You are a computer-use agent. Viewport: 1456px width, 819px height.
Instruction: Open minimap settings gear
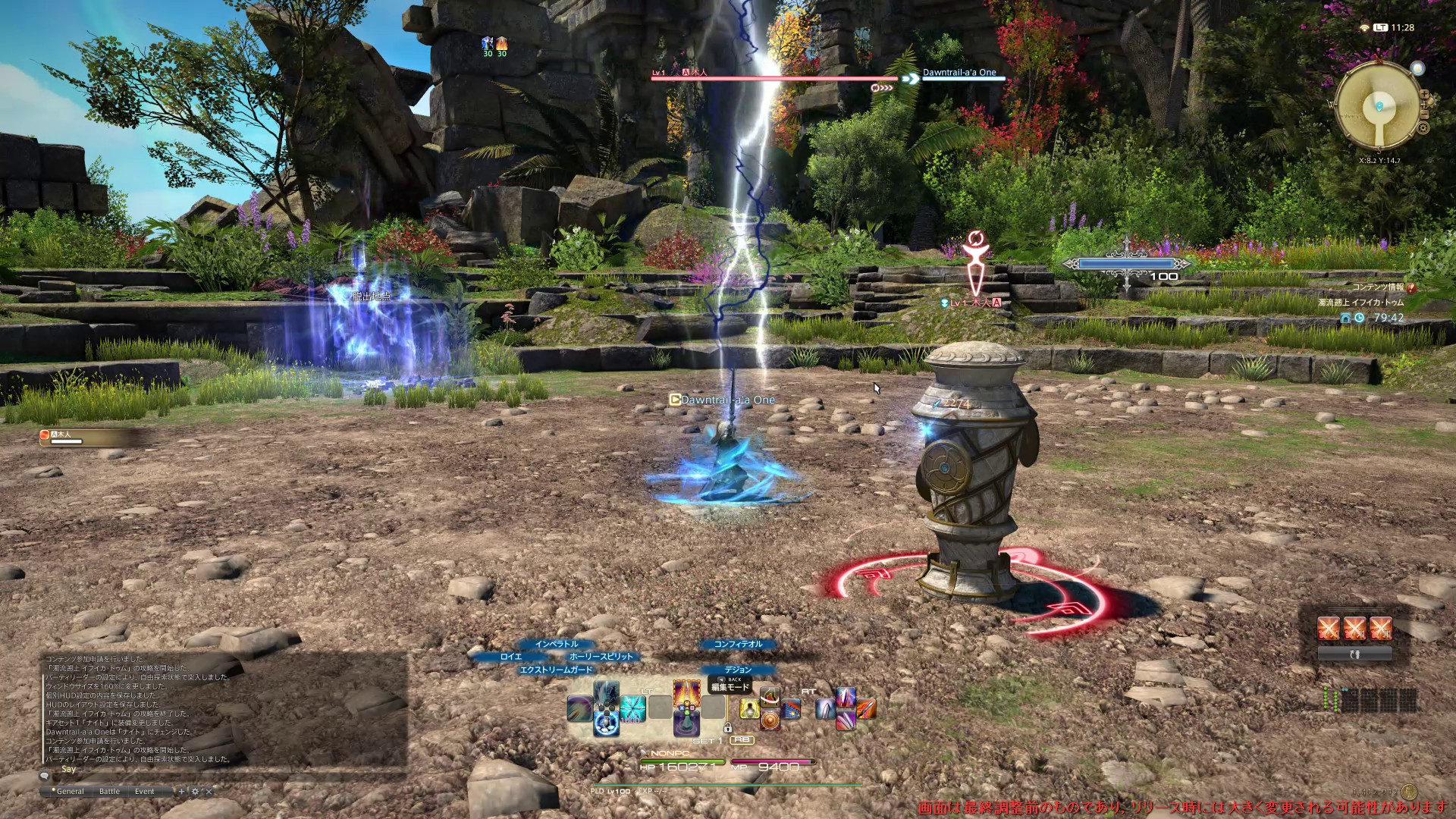click(1423, 128)
